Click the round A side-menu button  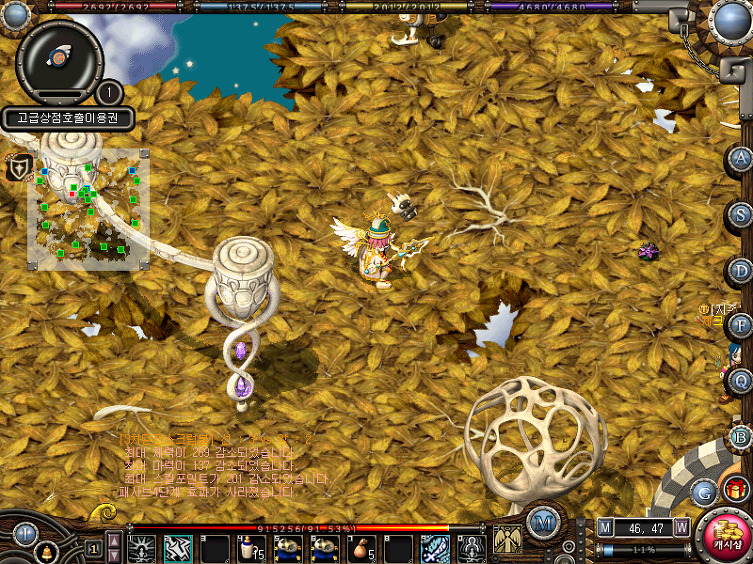(x=740, y=159)
